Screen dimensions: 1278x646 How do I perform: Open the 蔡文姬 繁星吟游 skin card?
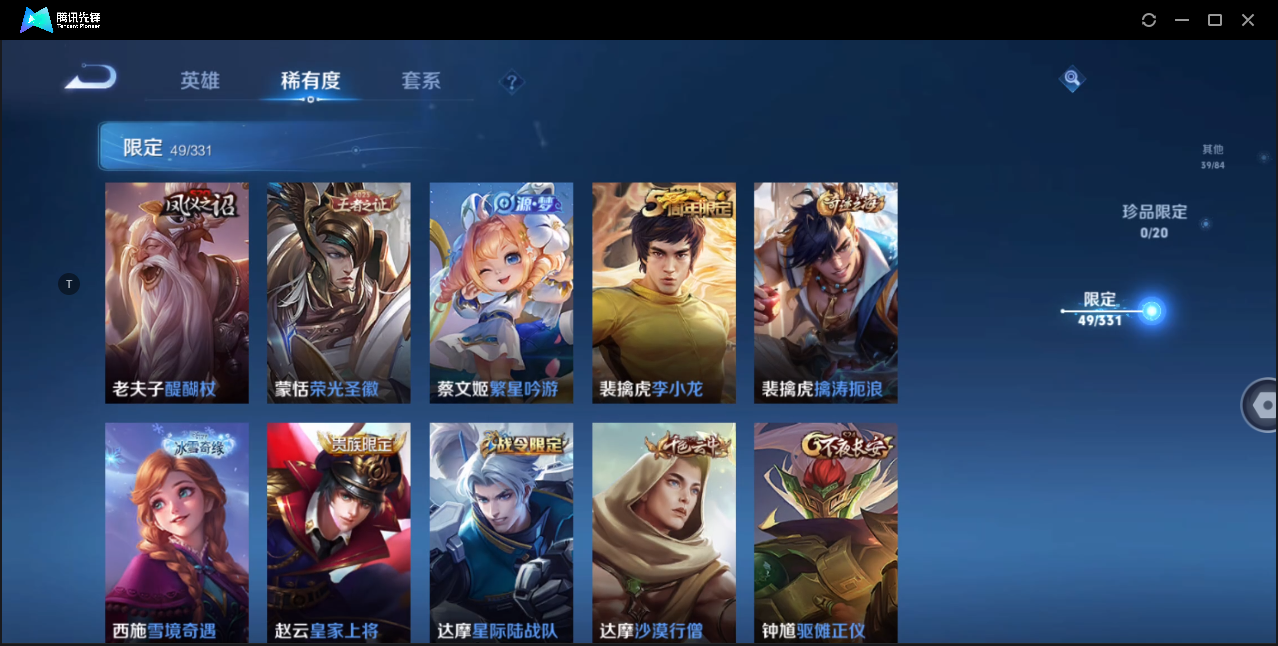501,293
